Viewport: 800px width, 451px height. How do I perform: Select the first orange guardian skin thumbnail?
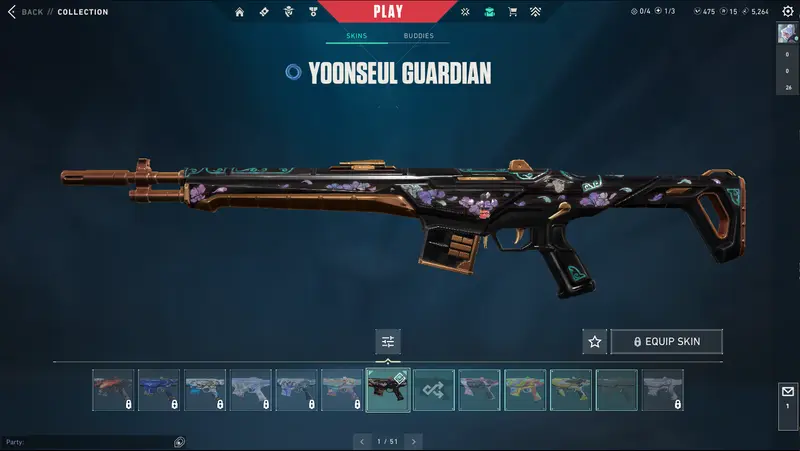113,390
